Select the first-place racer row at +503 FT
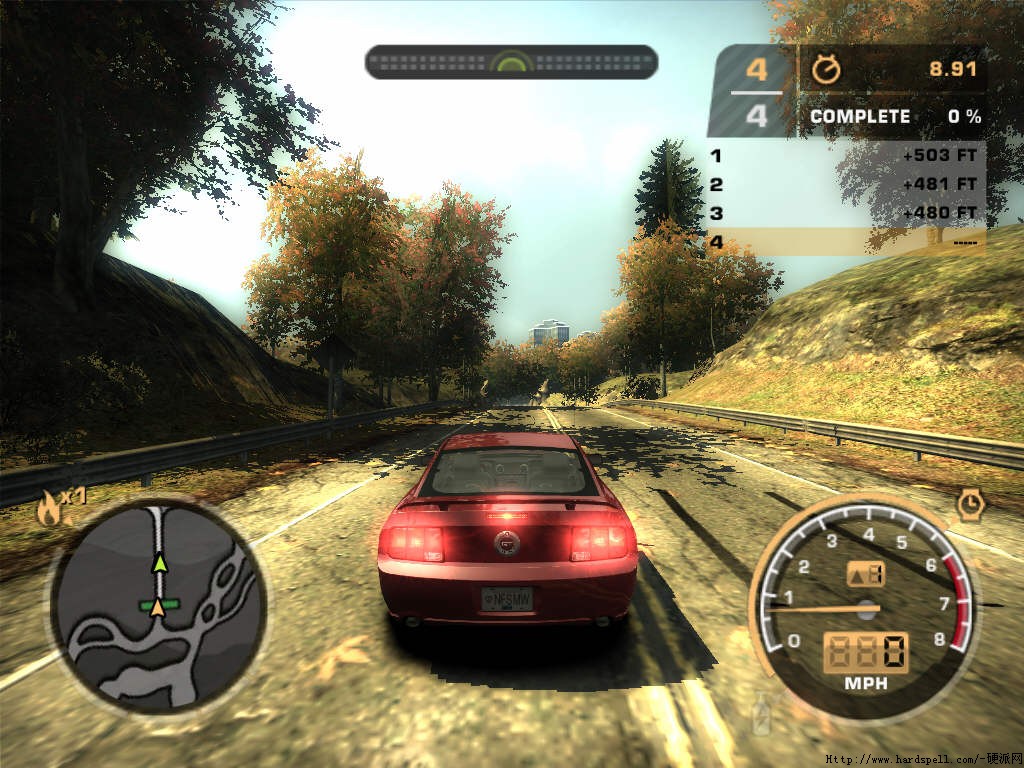This screenshot has width=1024, height=768. point(845,156)
